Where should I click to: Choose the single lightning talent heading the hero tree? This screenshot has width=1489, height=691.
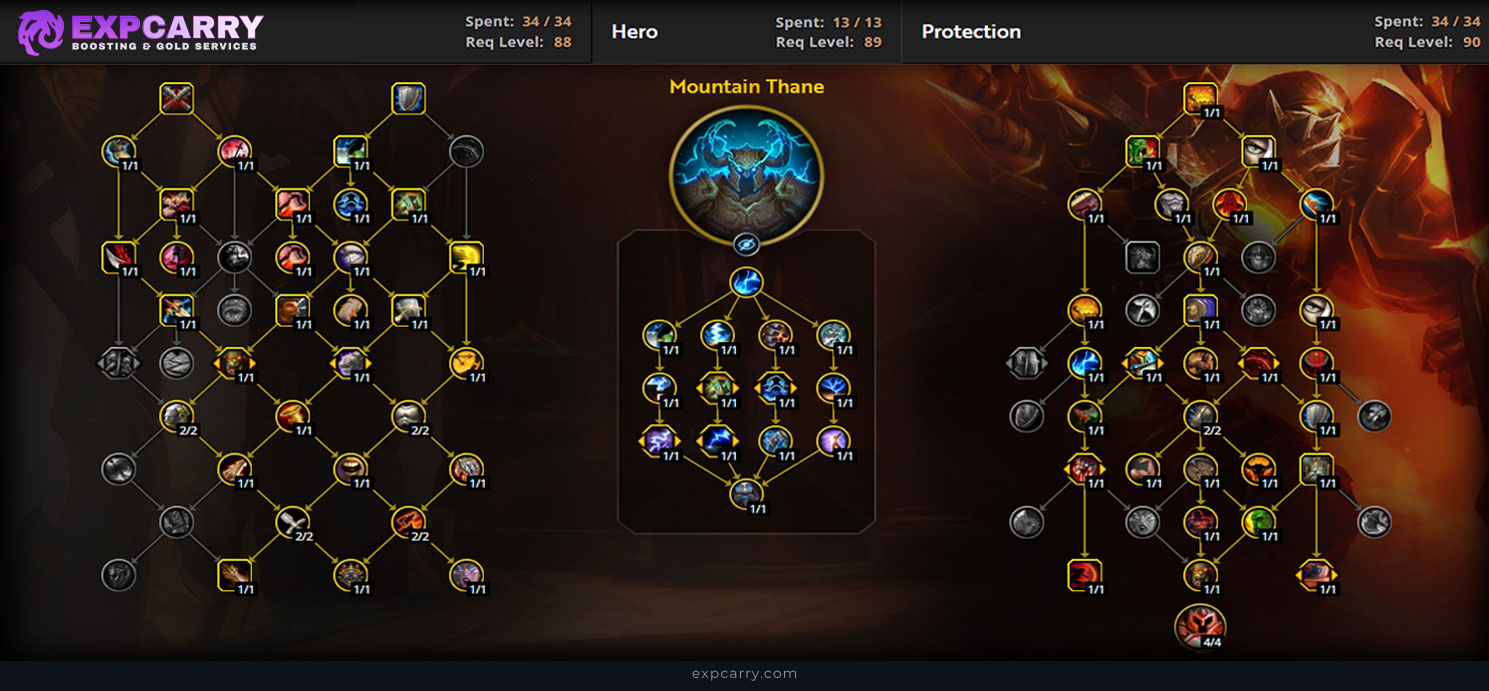tap(746, 283)
